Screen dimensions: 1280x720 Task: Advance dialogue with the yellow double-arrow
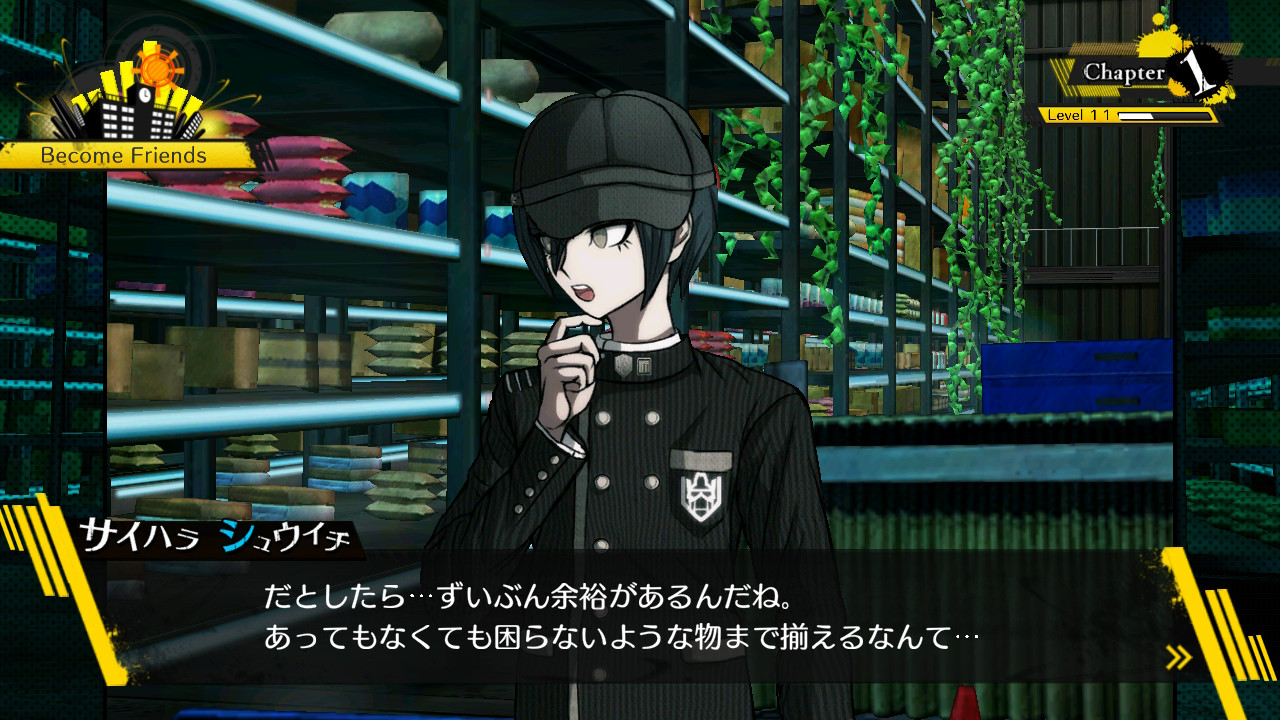(x=1179, y=657)
